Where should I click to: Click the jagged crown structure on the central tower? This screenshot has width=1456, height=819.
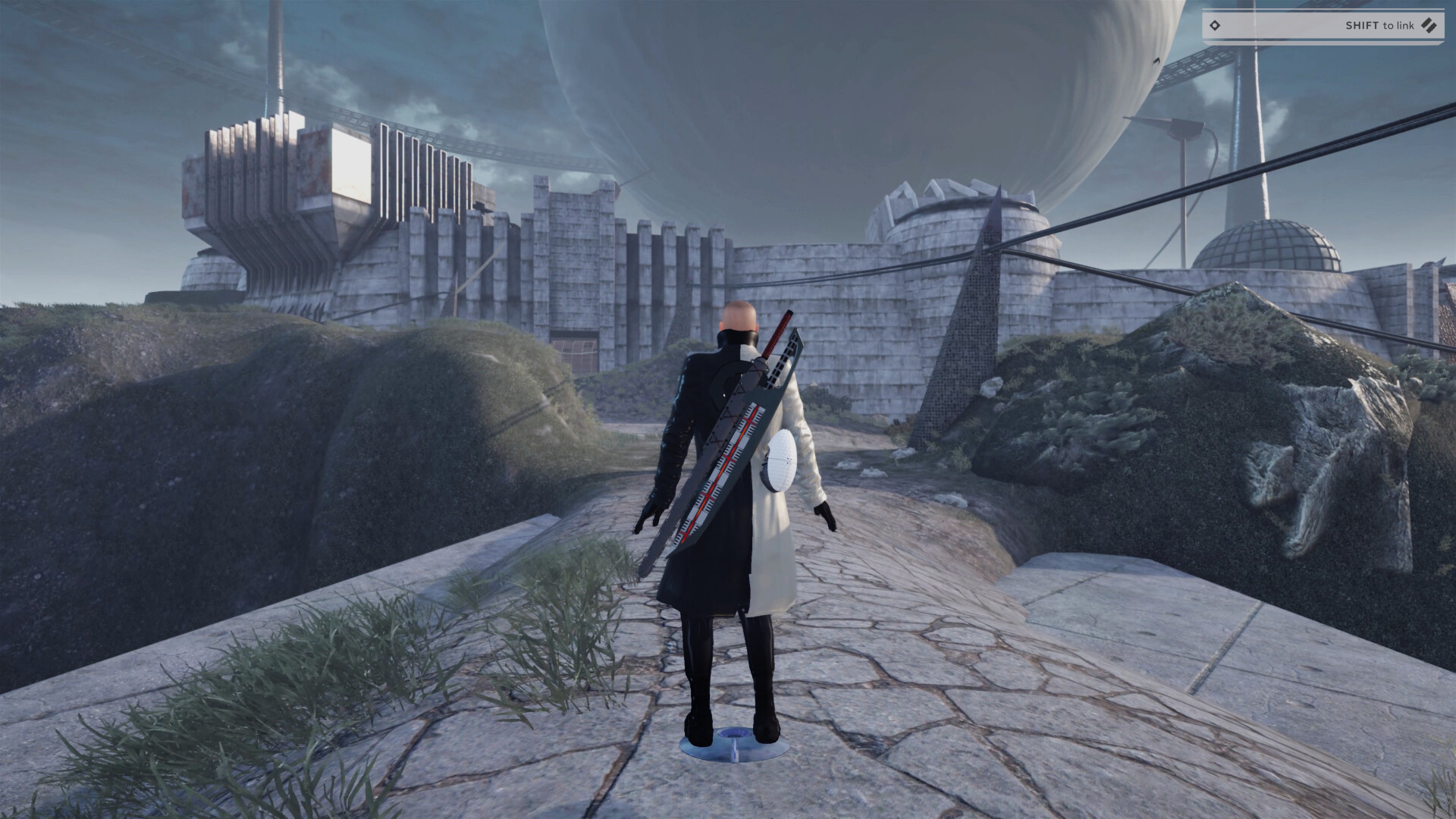point(939,191)
